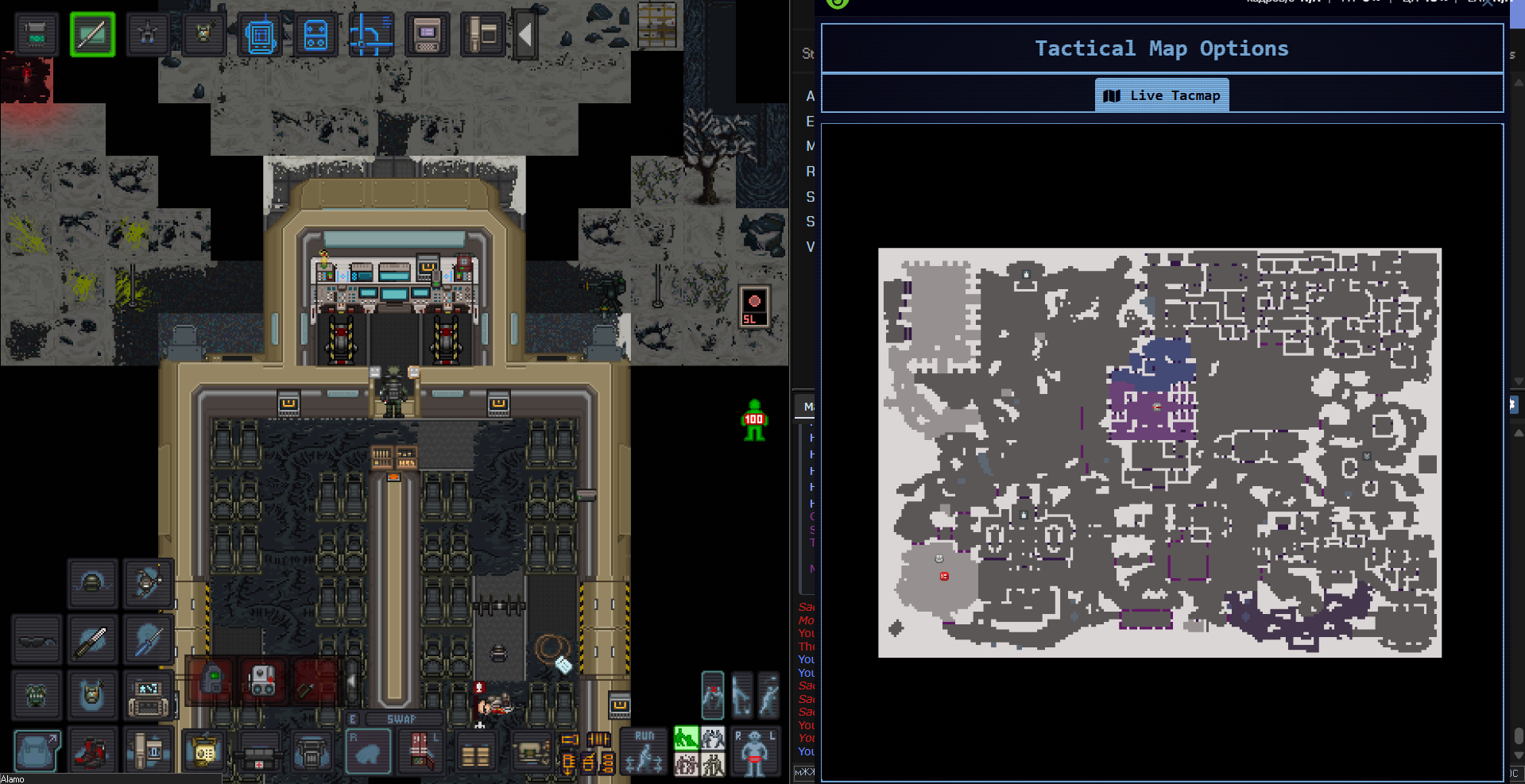Open the Live Tacmap tab
The width and height of the screenshot is (1525, 784).
point(1162,95)
